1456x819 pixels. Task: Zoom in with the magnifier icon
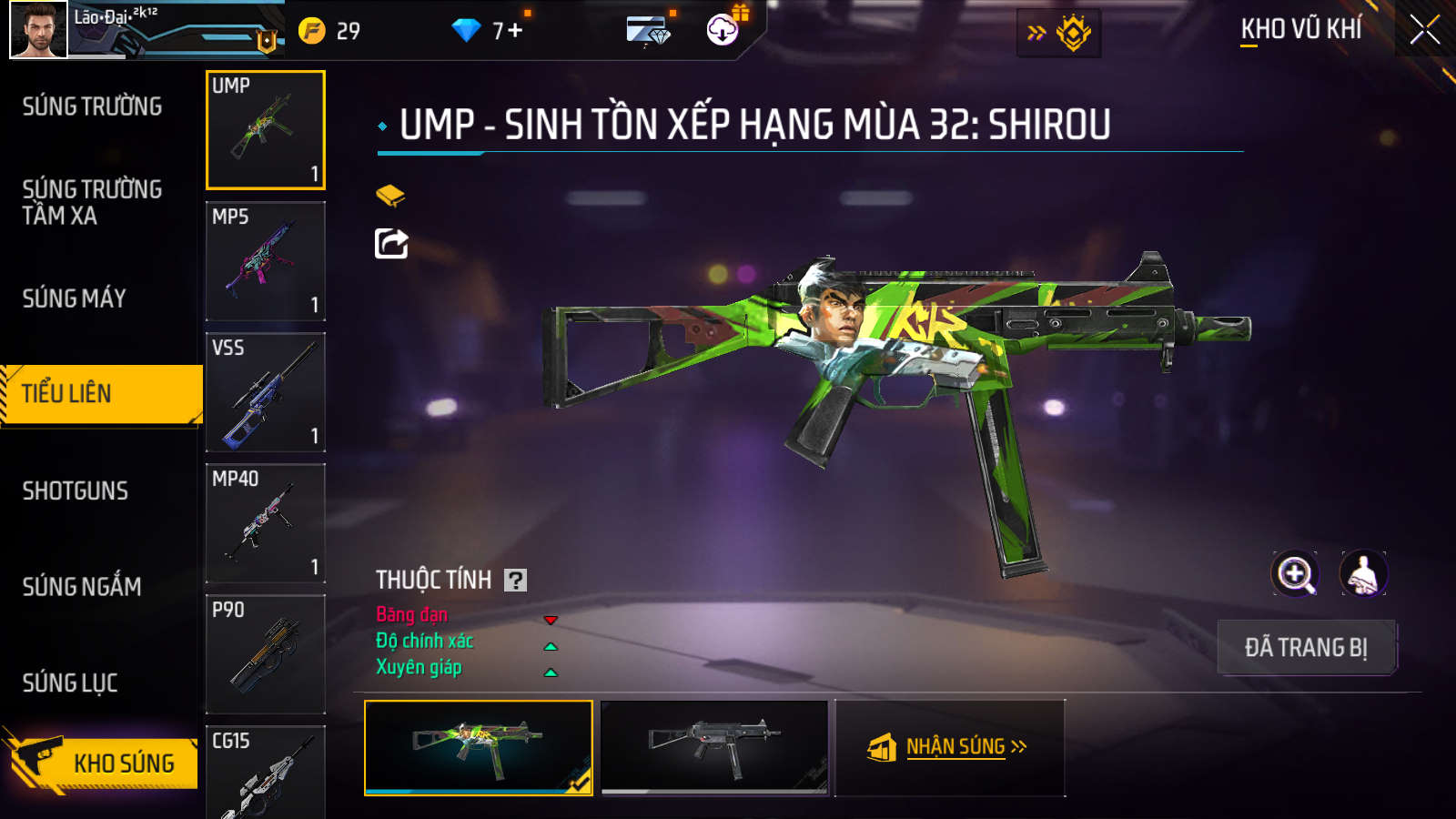[x=1295, y=574]
